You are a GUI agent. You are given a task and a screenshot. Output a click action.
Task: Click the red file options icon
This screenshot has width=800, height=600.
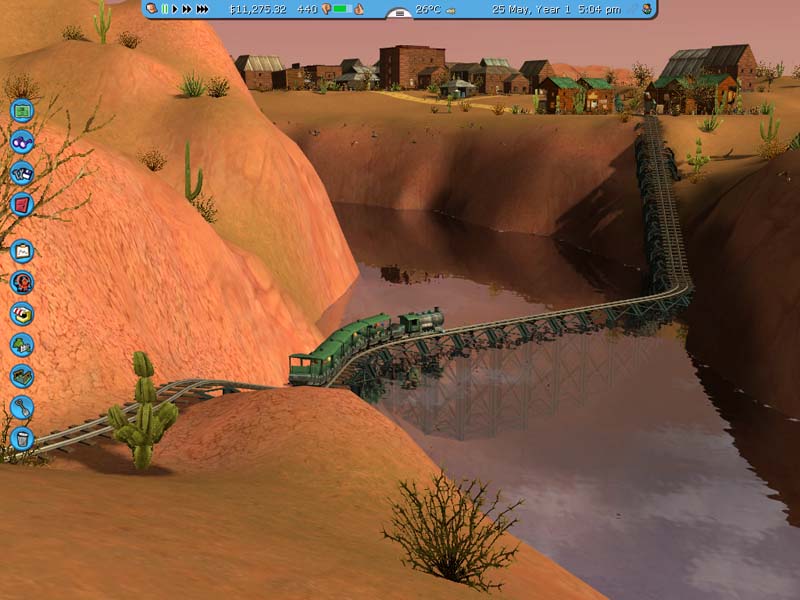click(22, 203)
